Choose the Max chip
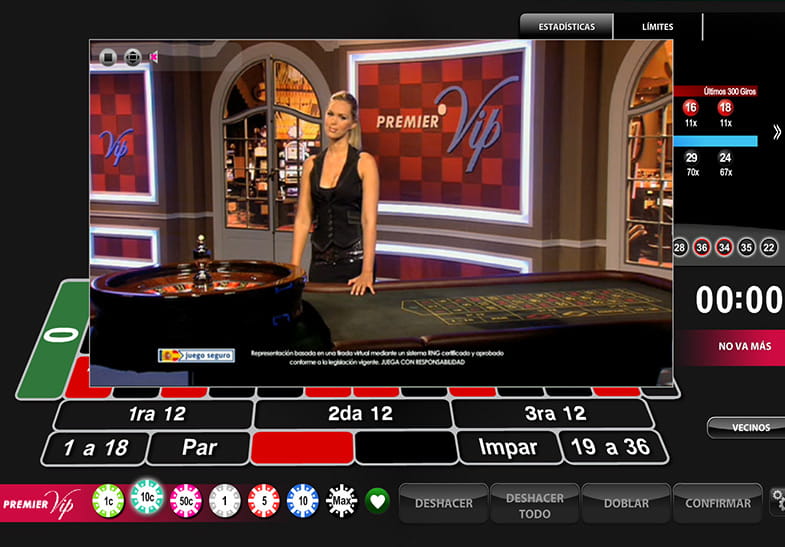The image size is (785, 547). [341, 500]
